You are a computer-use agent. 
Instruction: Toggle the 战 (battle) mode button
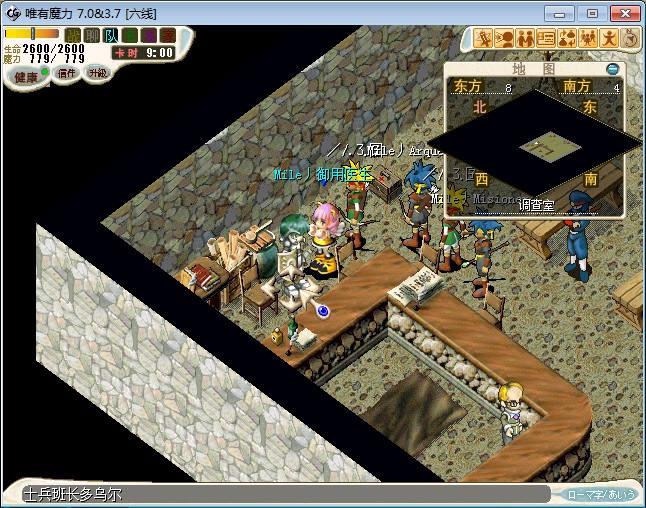73,36
